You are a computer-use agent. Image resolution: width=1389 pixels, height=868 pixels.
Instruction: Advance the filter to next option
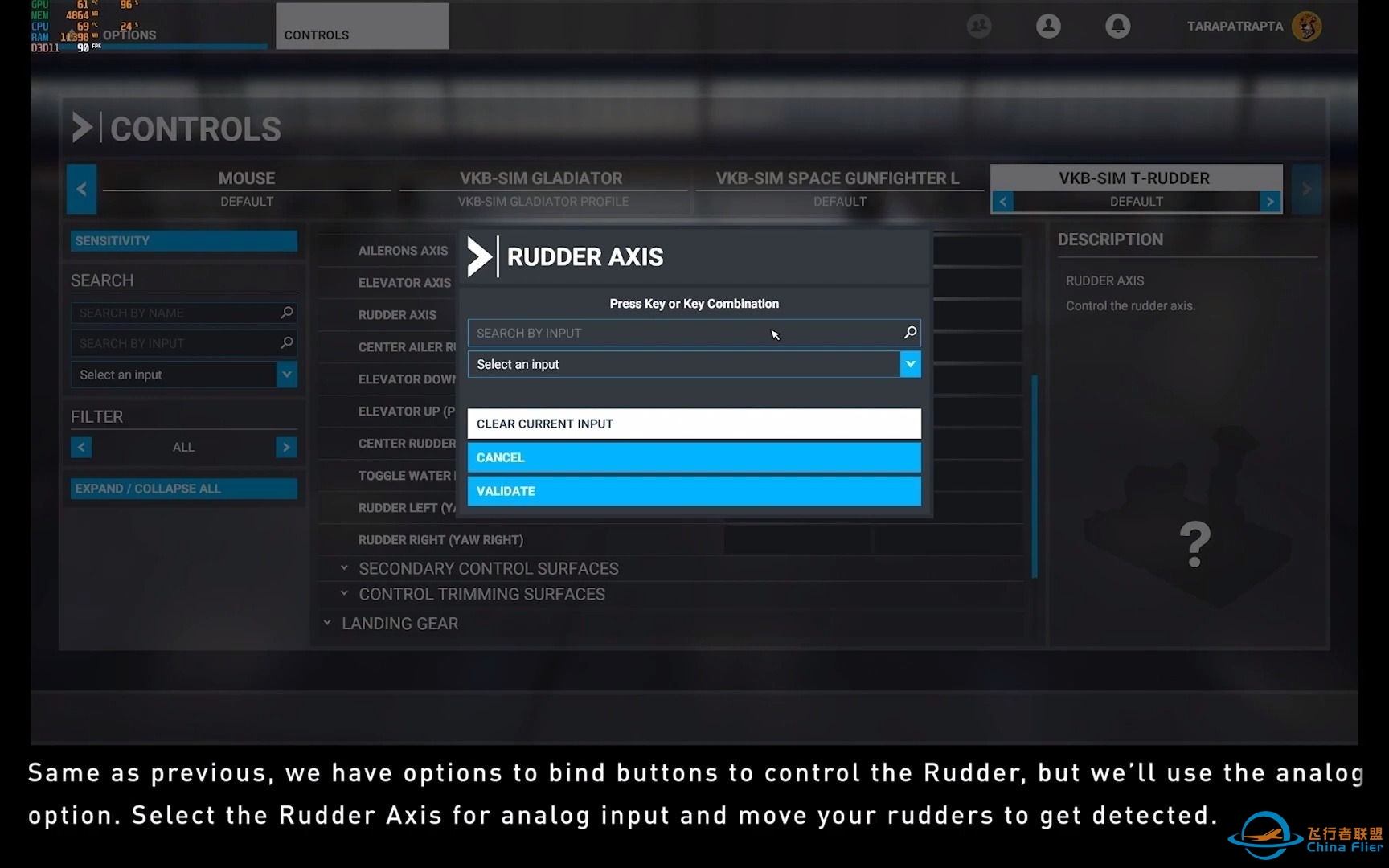pos(286,447)
